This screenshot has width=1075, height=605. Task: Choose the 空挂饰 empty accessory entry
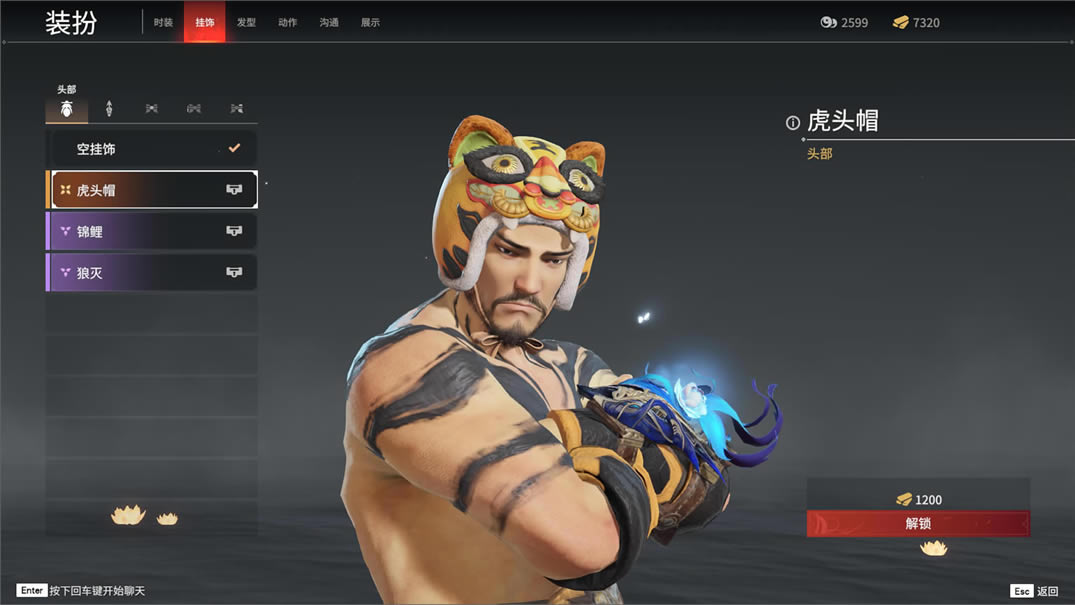coord(152,149)
